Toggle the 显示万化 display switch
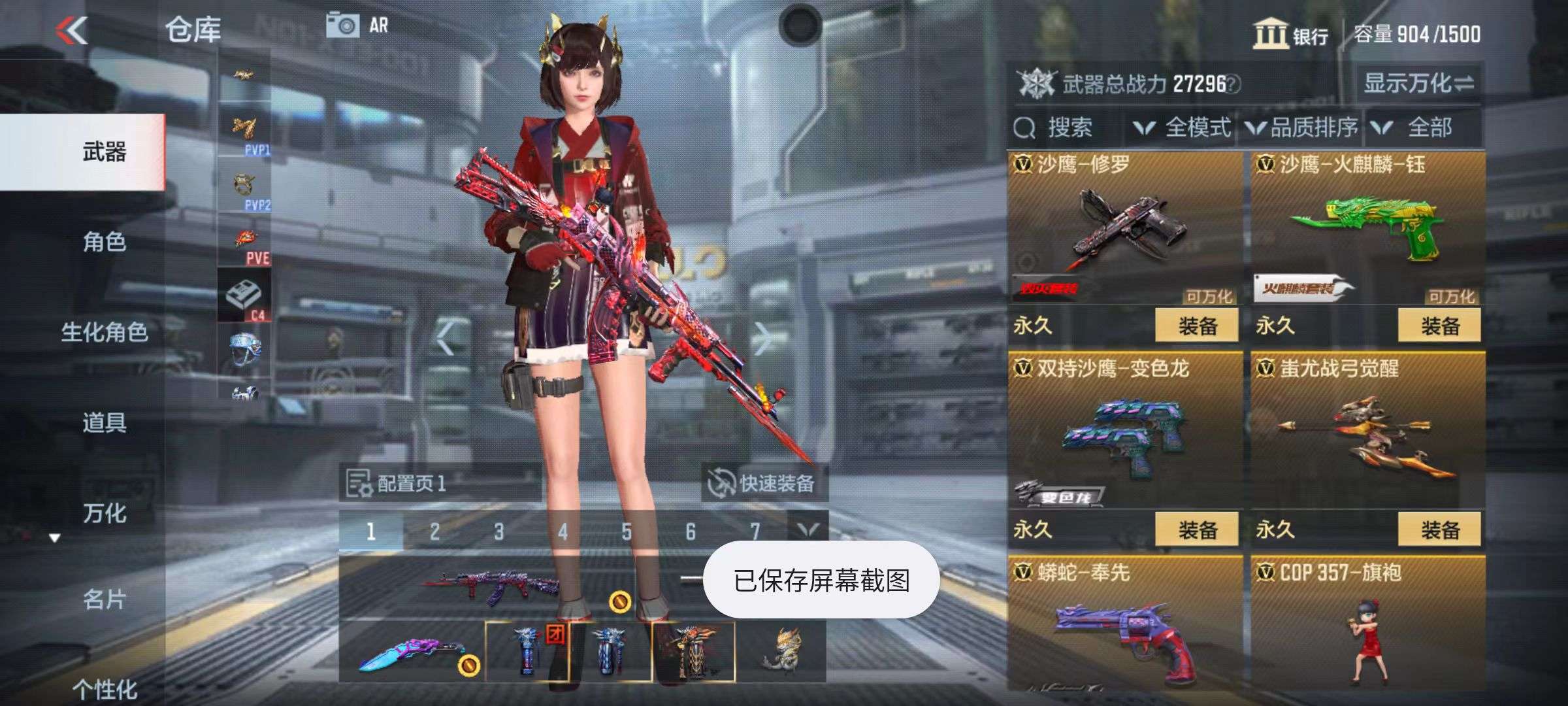The image size is (1568, 706). 1418,84
